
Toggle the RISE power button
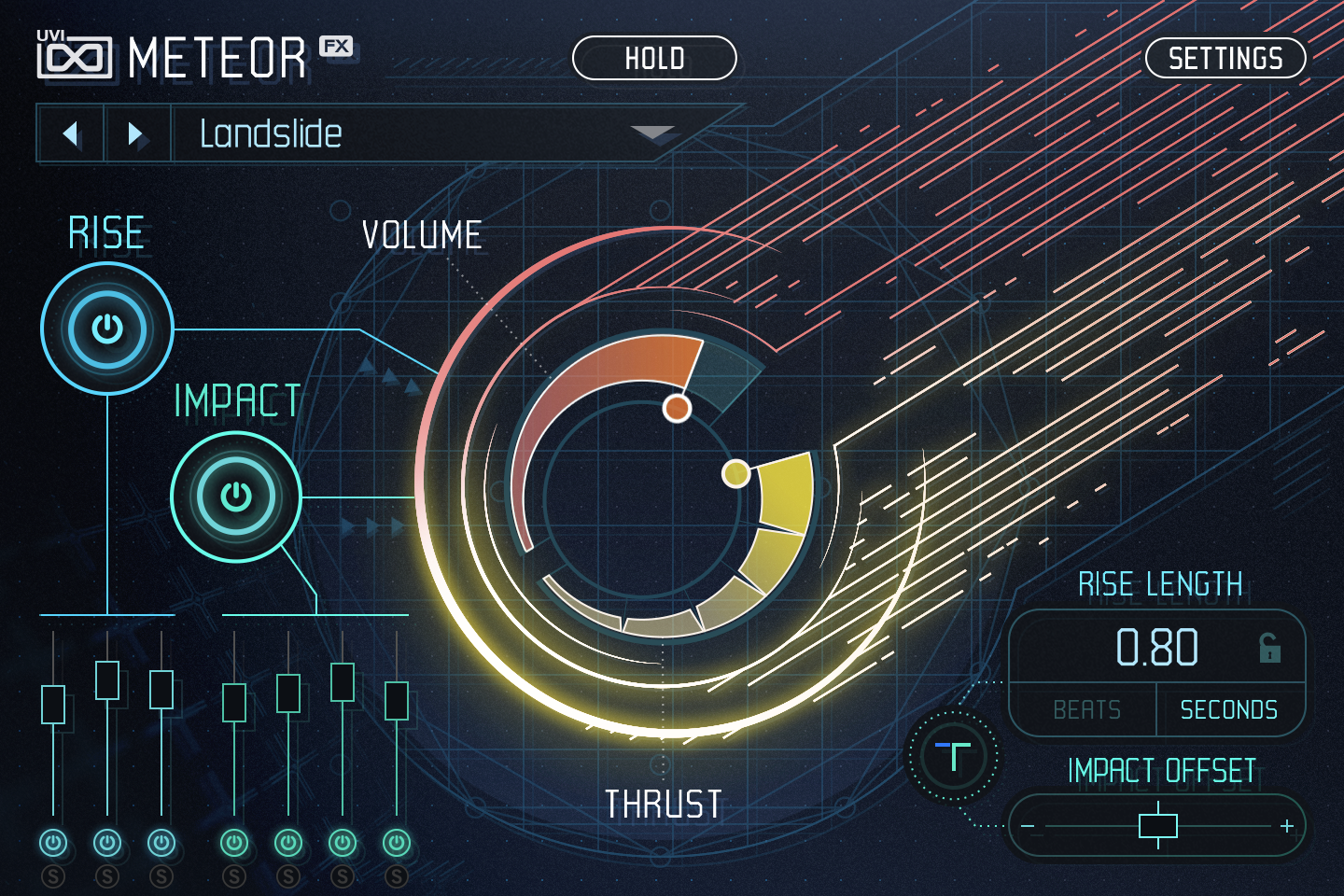[x=106, y=329]
